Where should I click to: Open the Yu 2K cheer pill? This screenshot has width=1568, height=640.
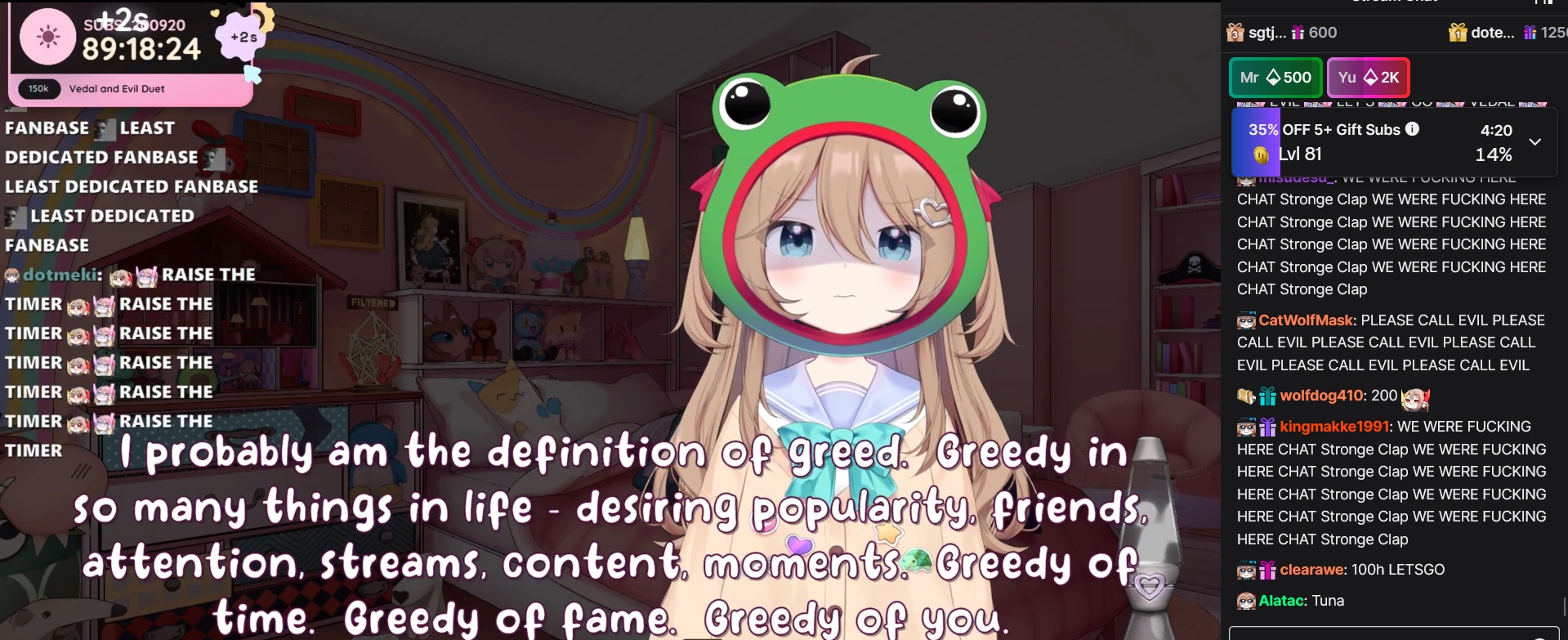pyautogui.click(x=1368, y=78)
